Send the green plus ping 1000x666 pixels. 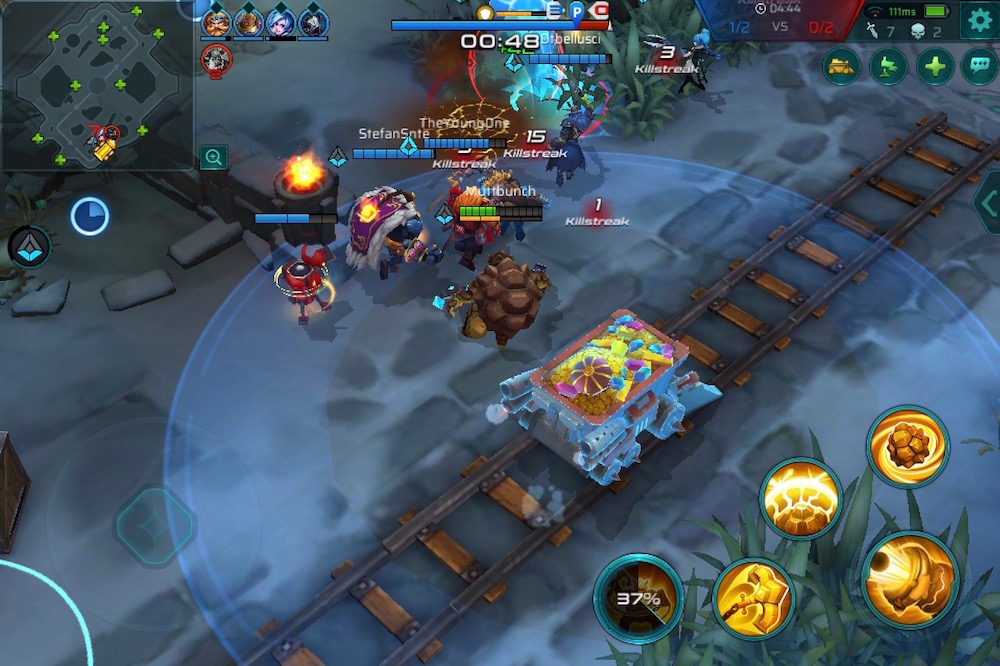(x=934, y=67)
